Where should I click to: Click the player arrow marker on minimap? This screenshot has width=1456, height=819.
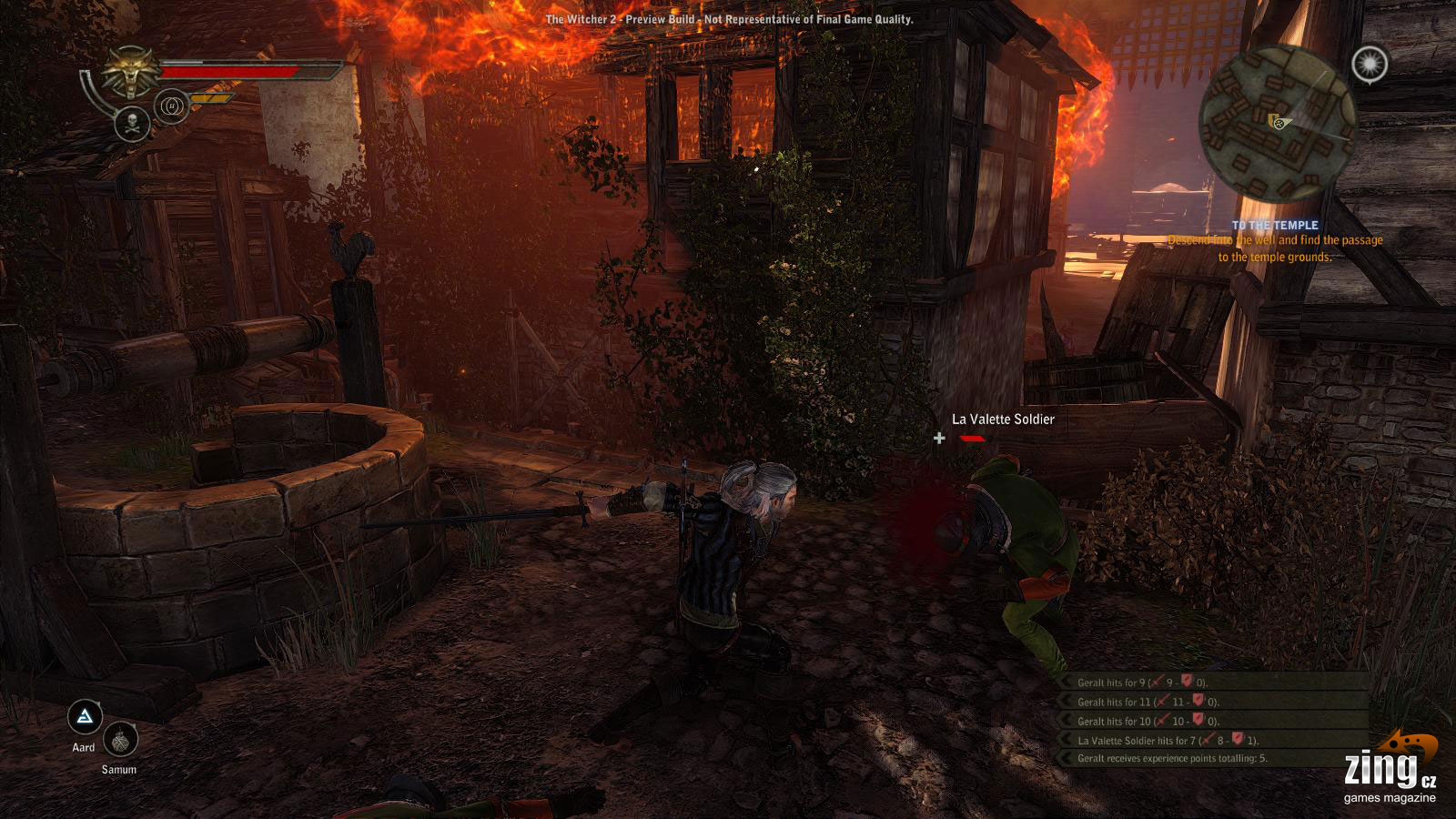click(1276, 121)
